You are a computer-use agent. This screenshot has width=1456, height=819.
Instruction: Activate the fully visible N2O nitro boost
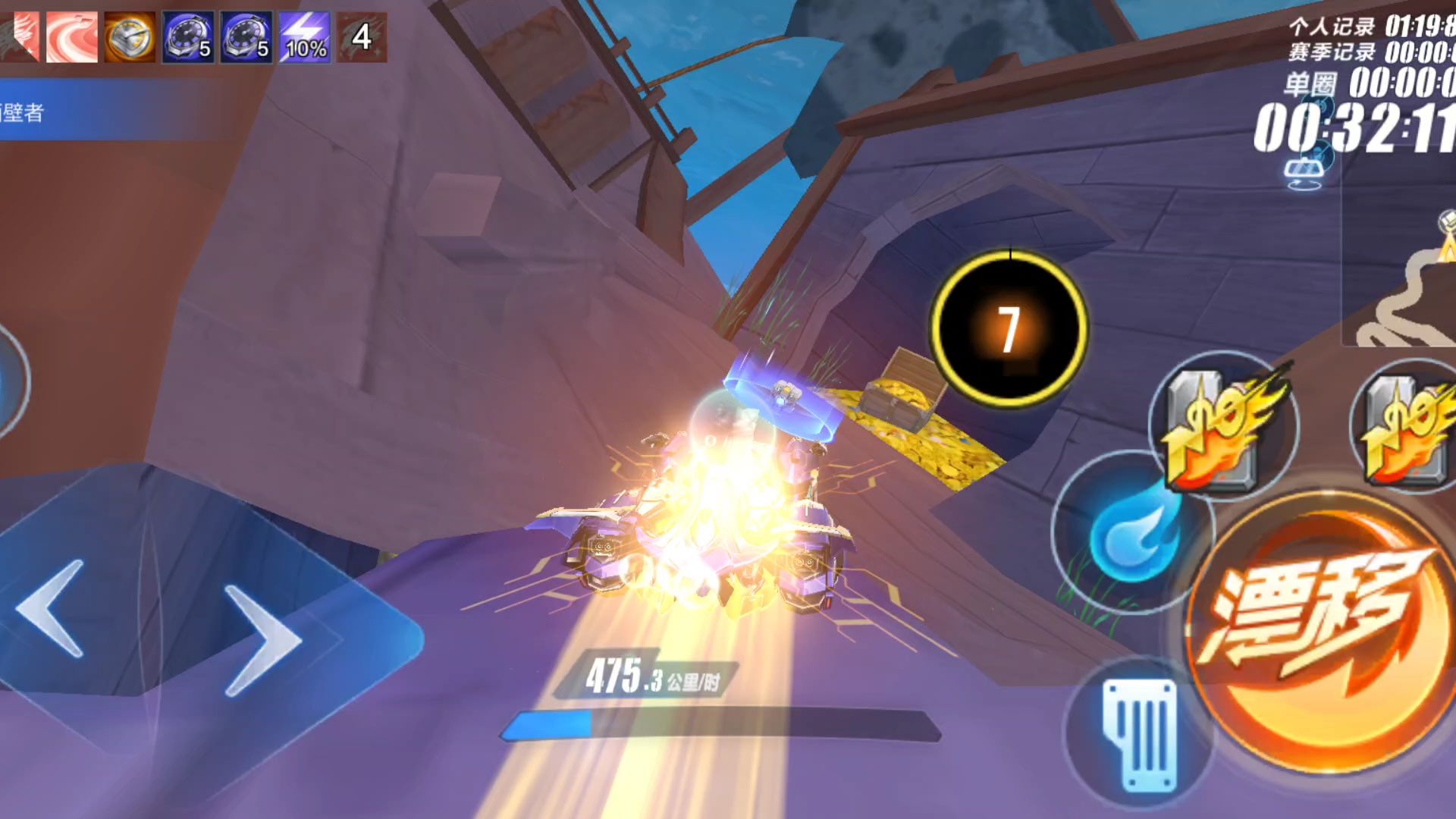(1222, 426)
